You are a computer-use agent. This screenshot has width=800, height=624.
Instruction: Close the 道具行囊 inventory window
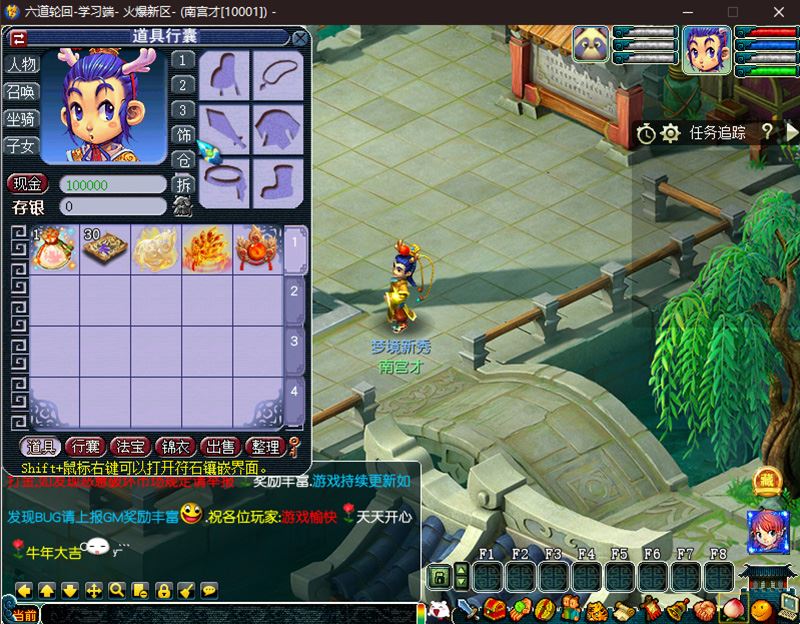[299, 38]
